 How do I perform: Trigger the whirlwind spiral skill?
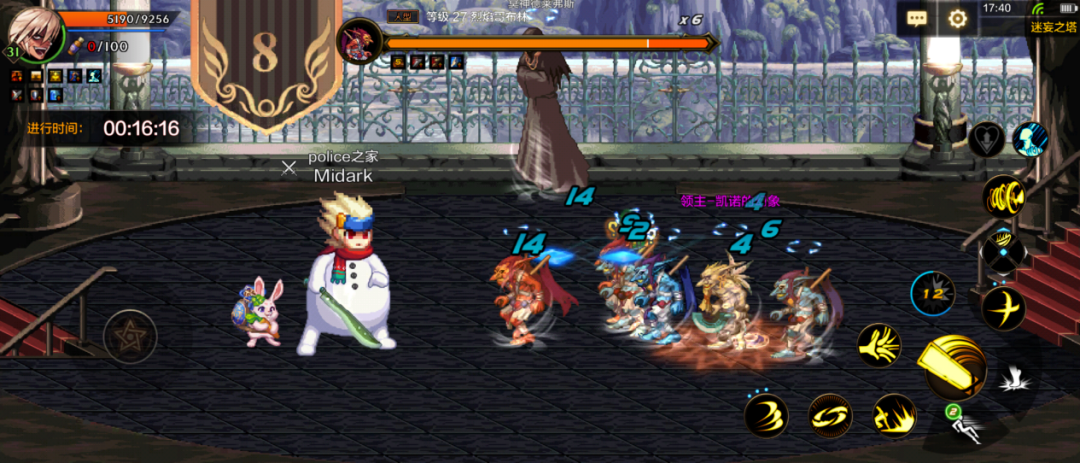coord(766,416)
